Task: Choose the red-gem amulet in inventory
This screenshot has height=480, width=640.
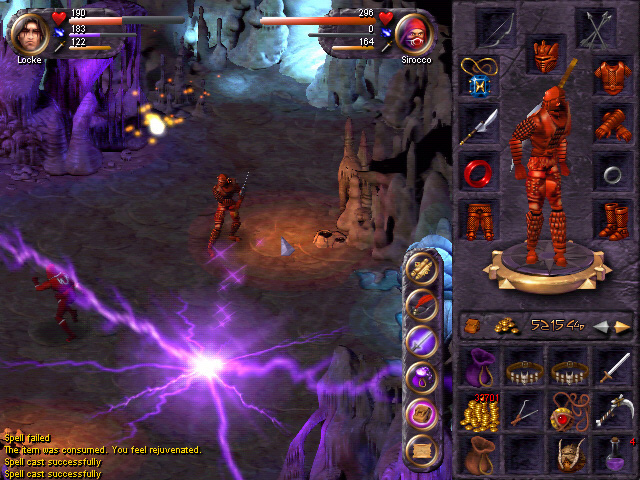Action: [566, 412]
